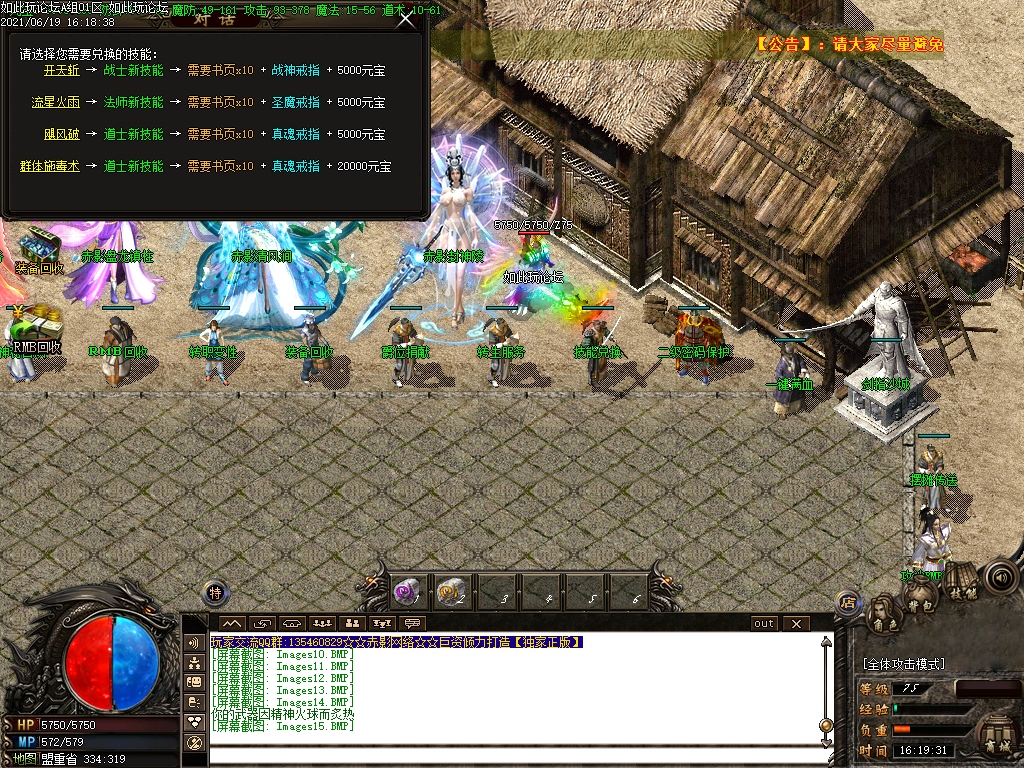Click the speech bubble chat toolbar button
The width and height of the screenshot is (1024, 768).
tap(412, 624)
